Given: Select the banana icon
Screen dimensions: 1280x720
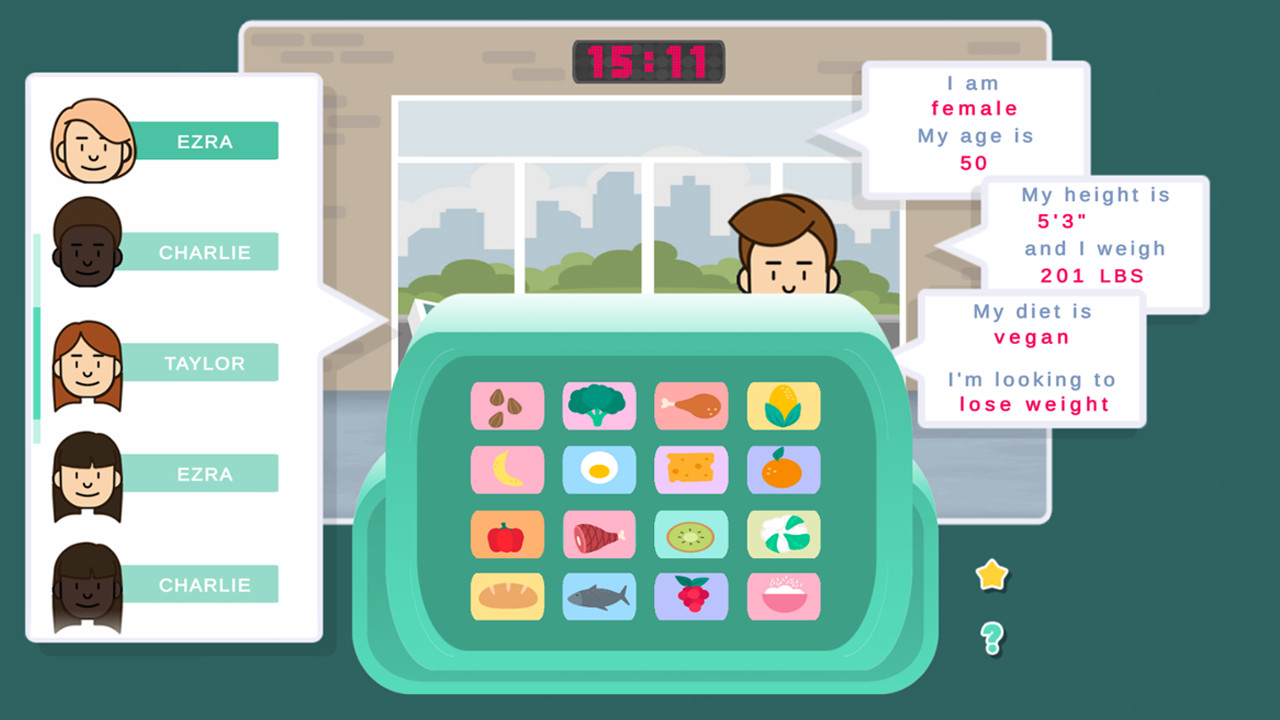Looking at the screenshot, I should (507, 470).
